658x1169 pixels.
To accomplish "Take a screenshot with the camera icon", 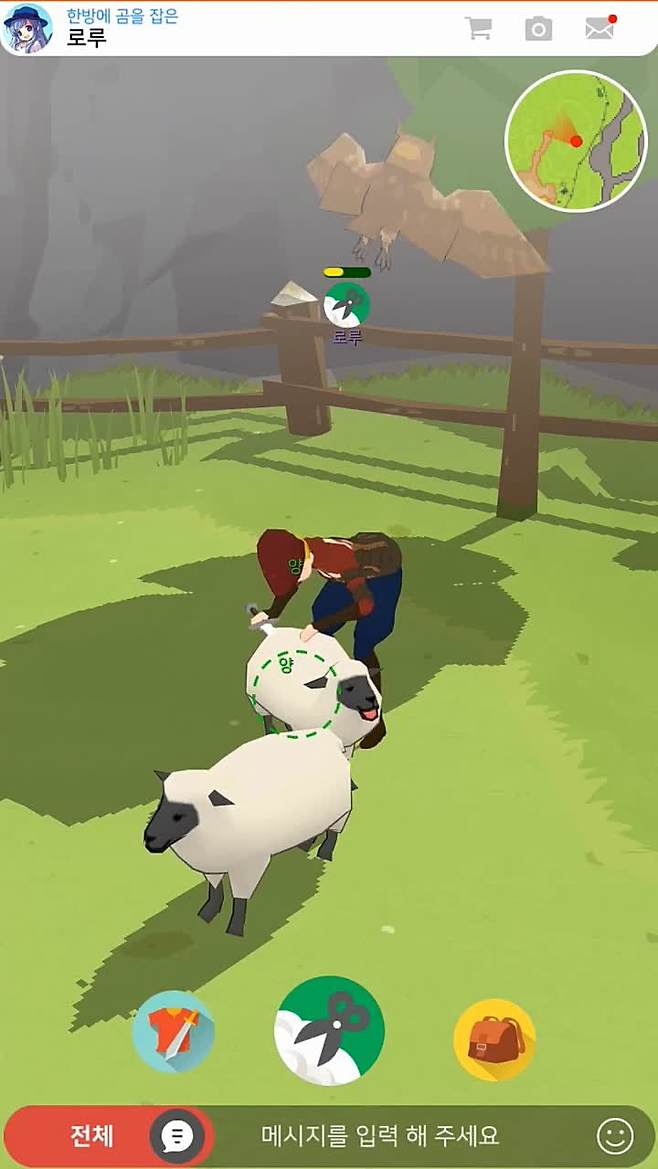I will coord(538,28).
